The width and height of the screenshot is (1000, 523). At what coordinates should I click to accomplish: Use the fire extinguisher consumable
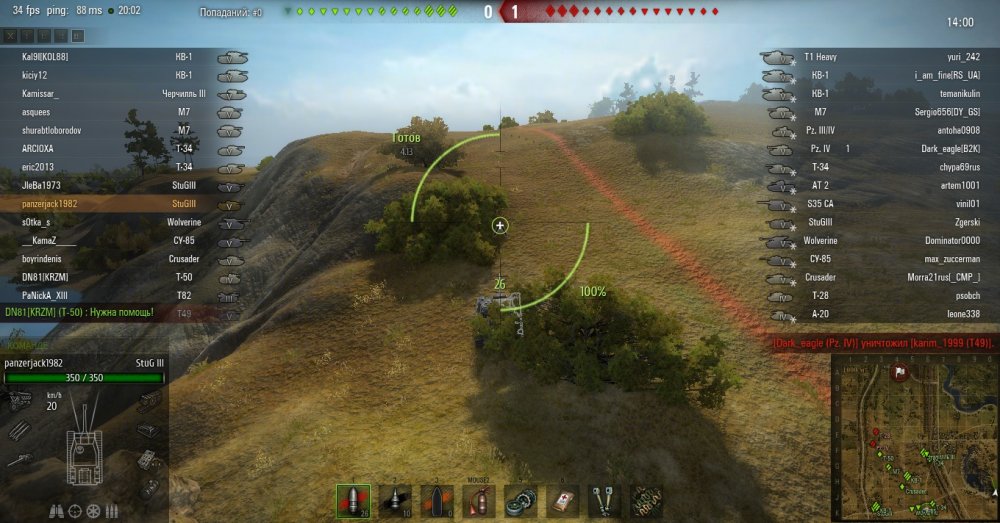tap(478, 501)
